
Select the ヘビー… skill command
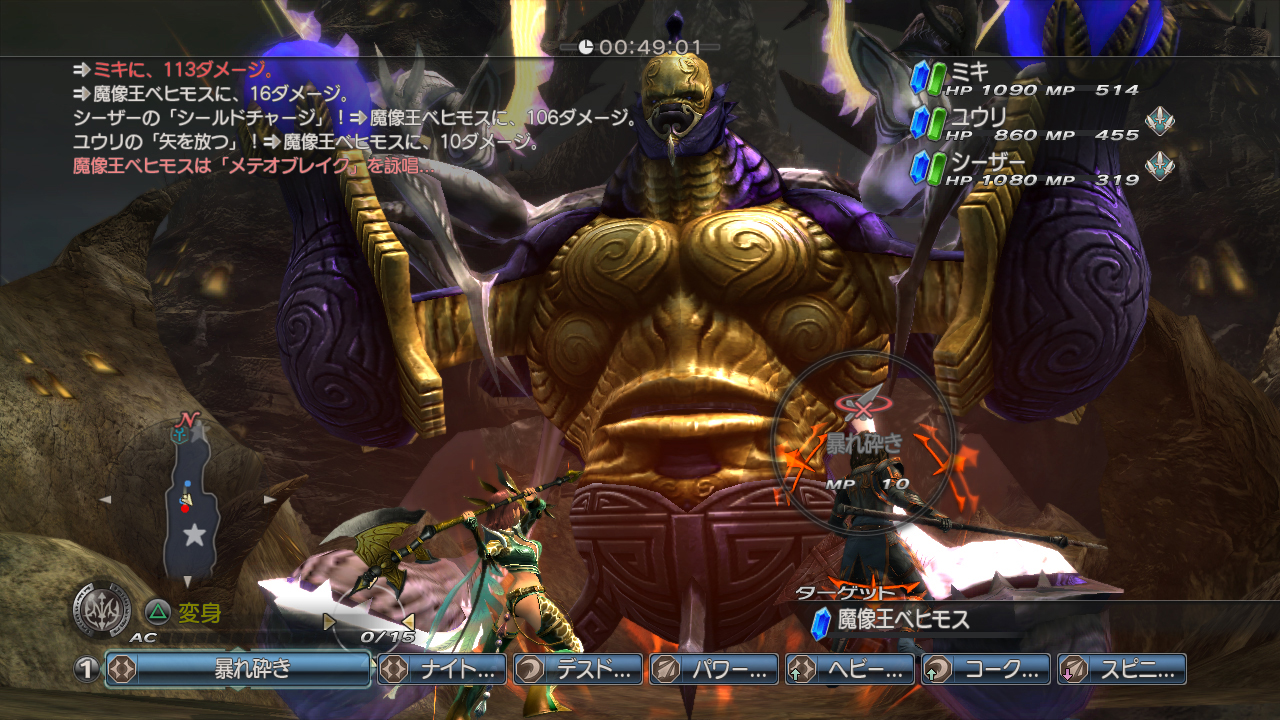[x=850, y=669]
